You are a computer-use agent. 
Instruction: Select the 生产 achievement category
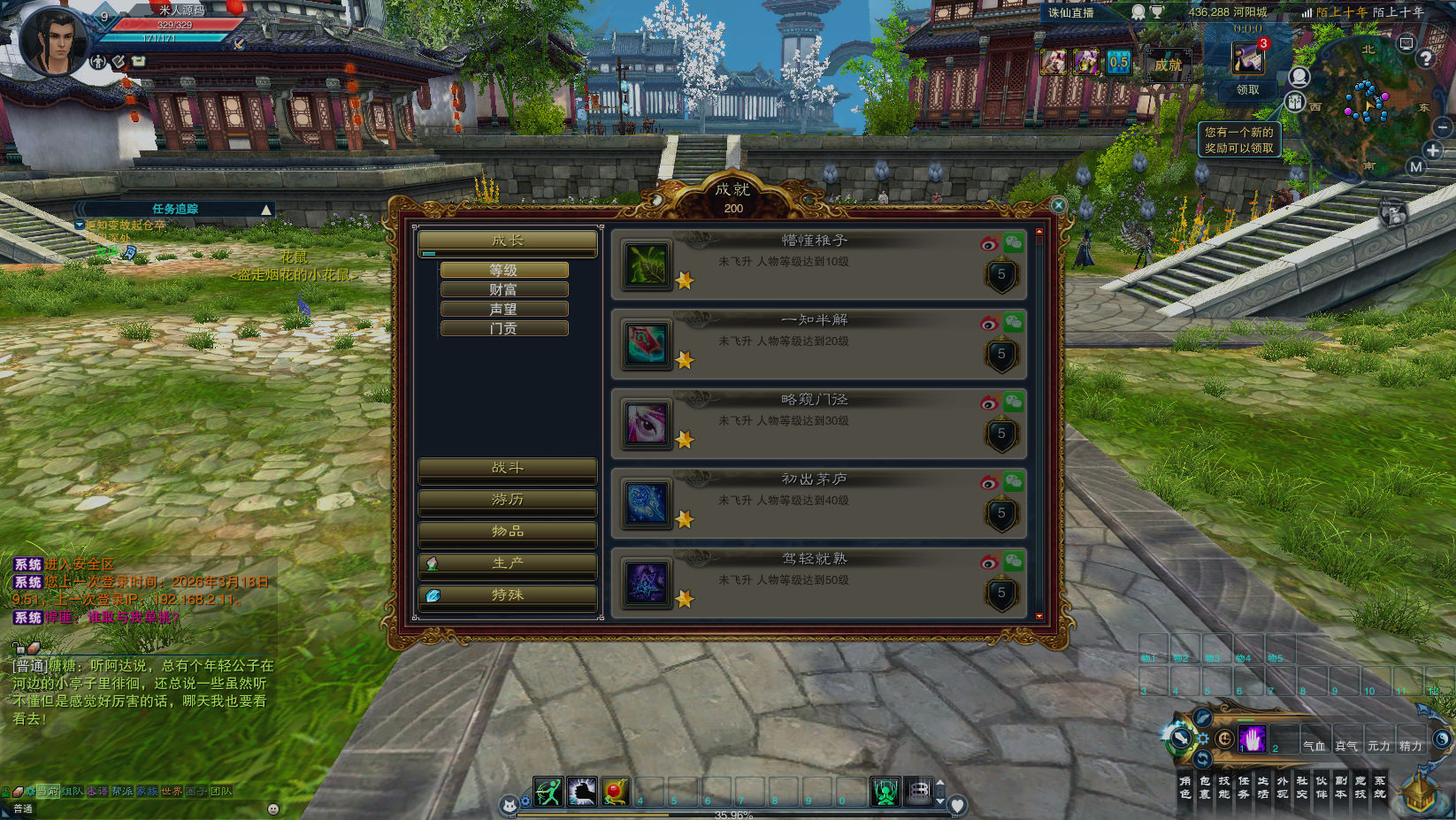coord(507,563)
